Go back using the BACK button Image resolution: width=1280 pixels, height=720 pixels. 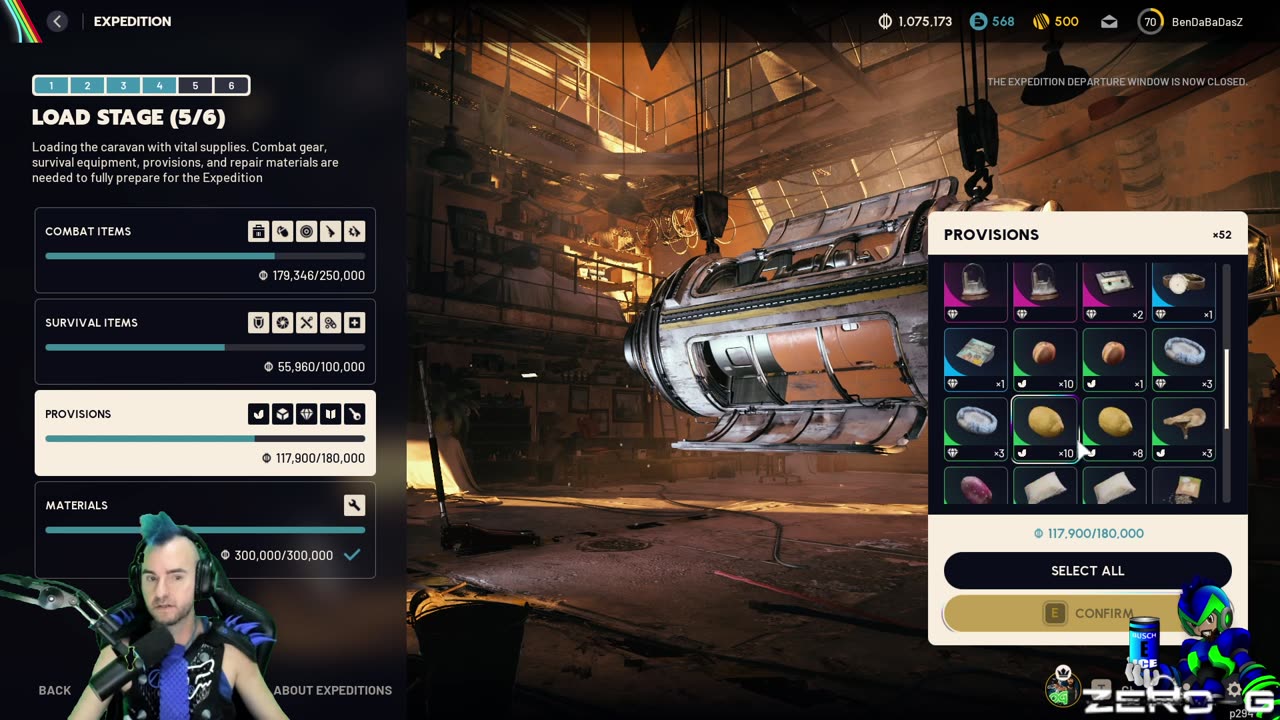(x=55, y=690)
